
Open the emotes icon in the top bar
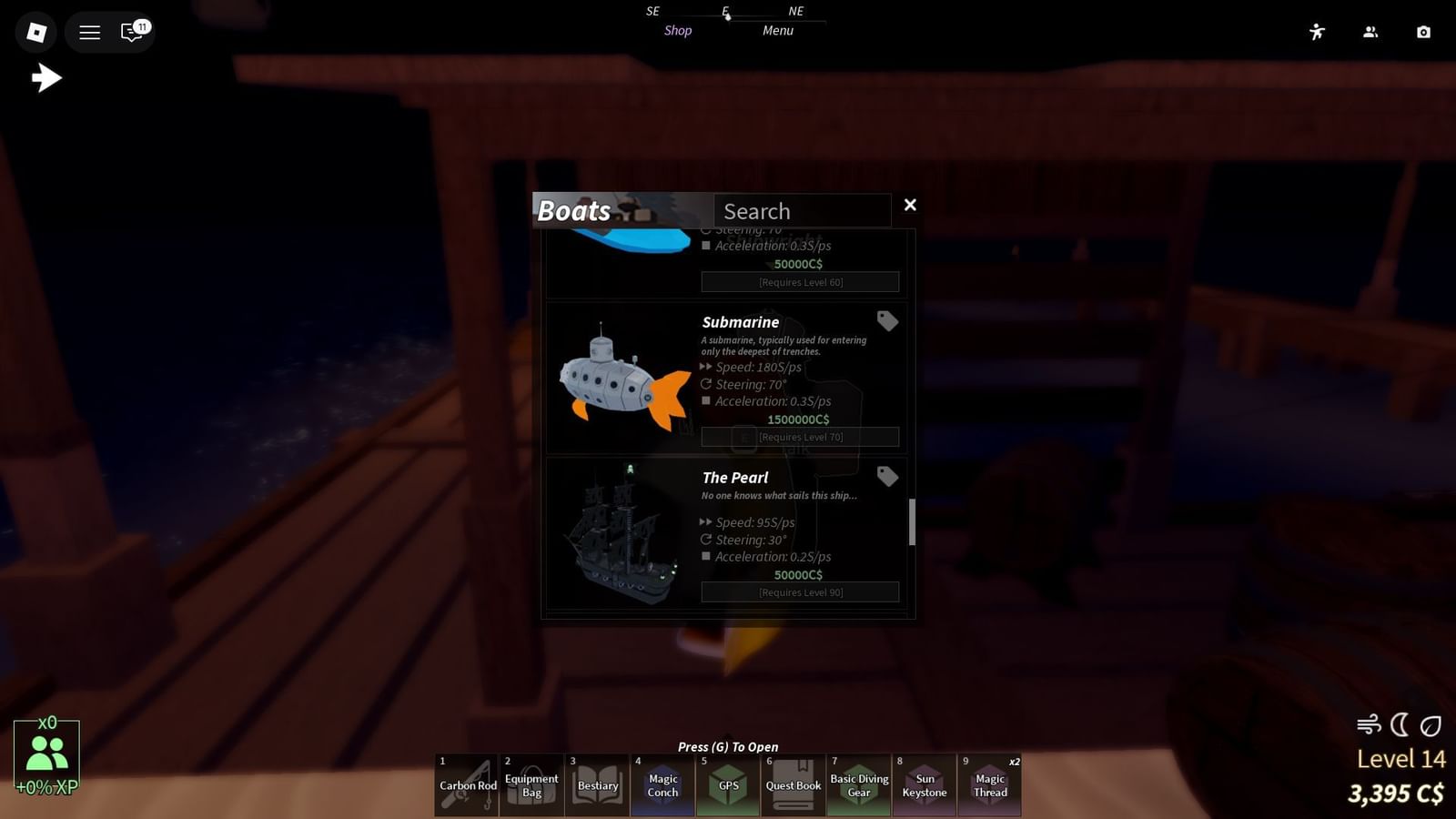(1317, 32)
